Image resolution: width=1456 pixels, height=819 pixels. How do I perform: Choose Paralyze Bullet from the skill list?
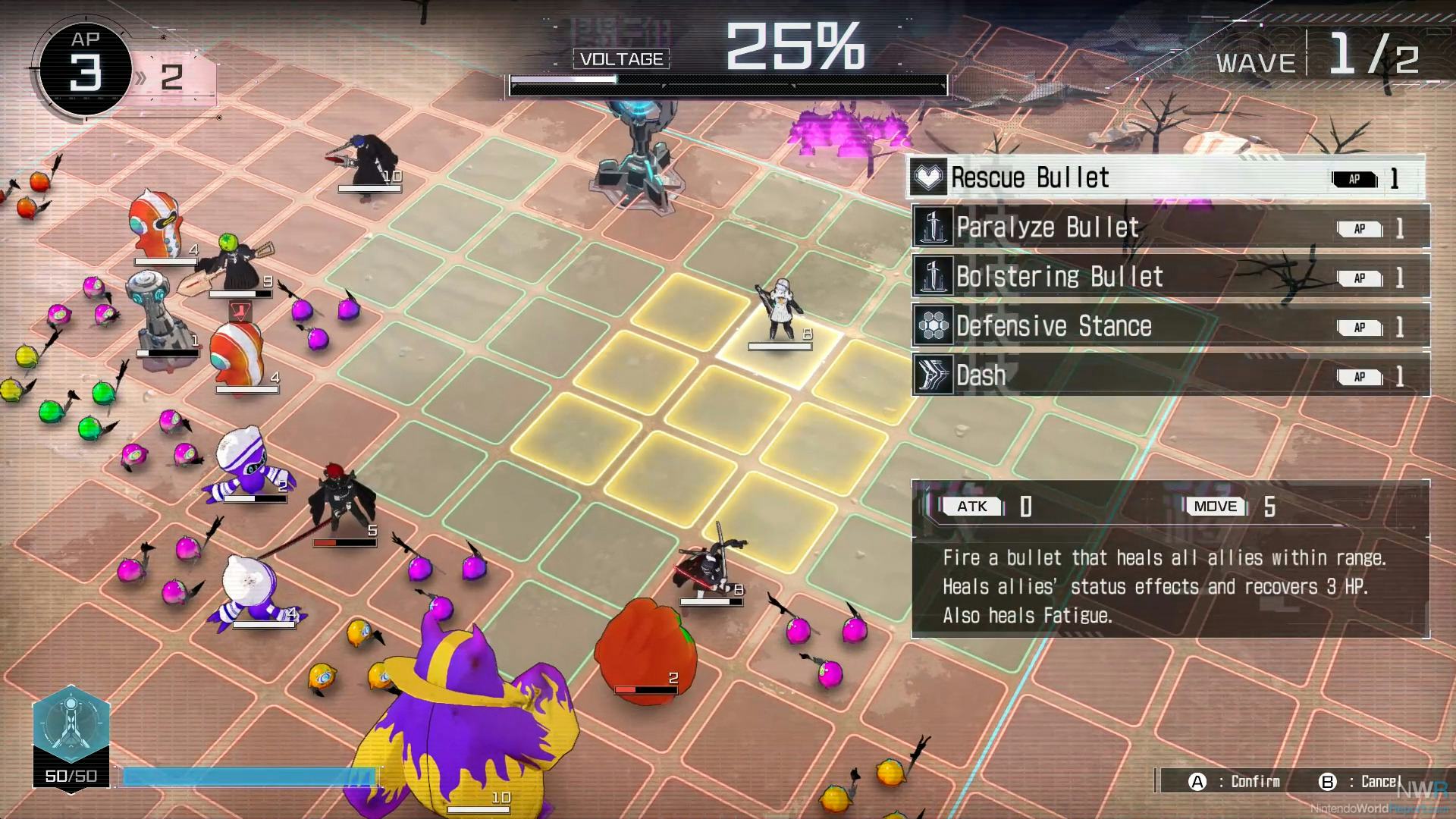click(1170, 227)
